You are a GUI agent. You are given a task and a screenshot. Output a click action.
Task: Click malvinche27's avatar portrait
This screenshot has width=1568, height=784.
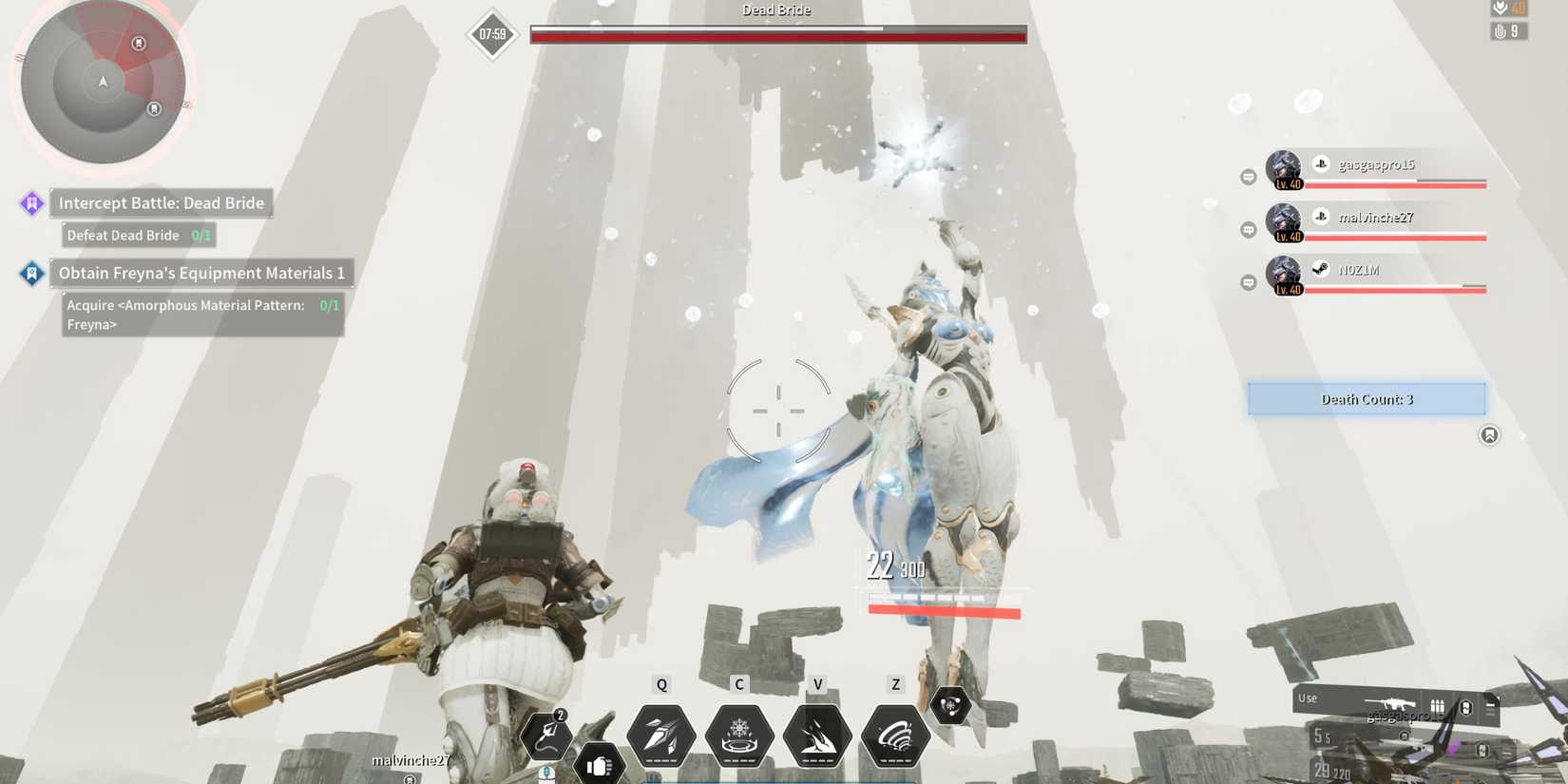click(x=1283, y=222)
